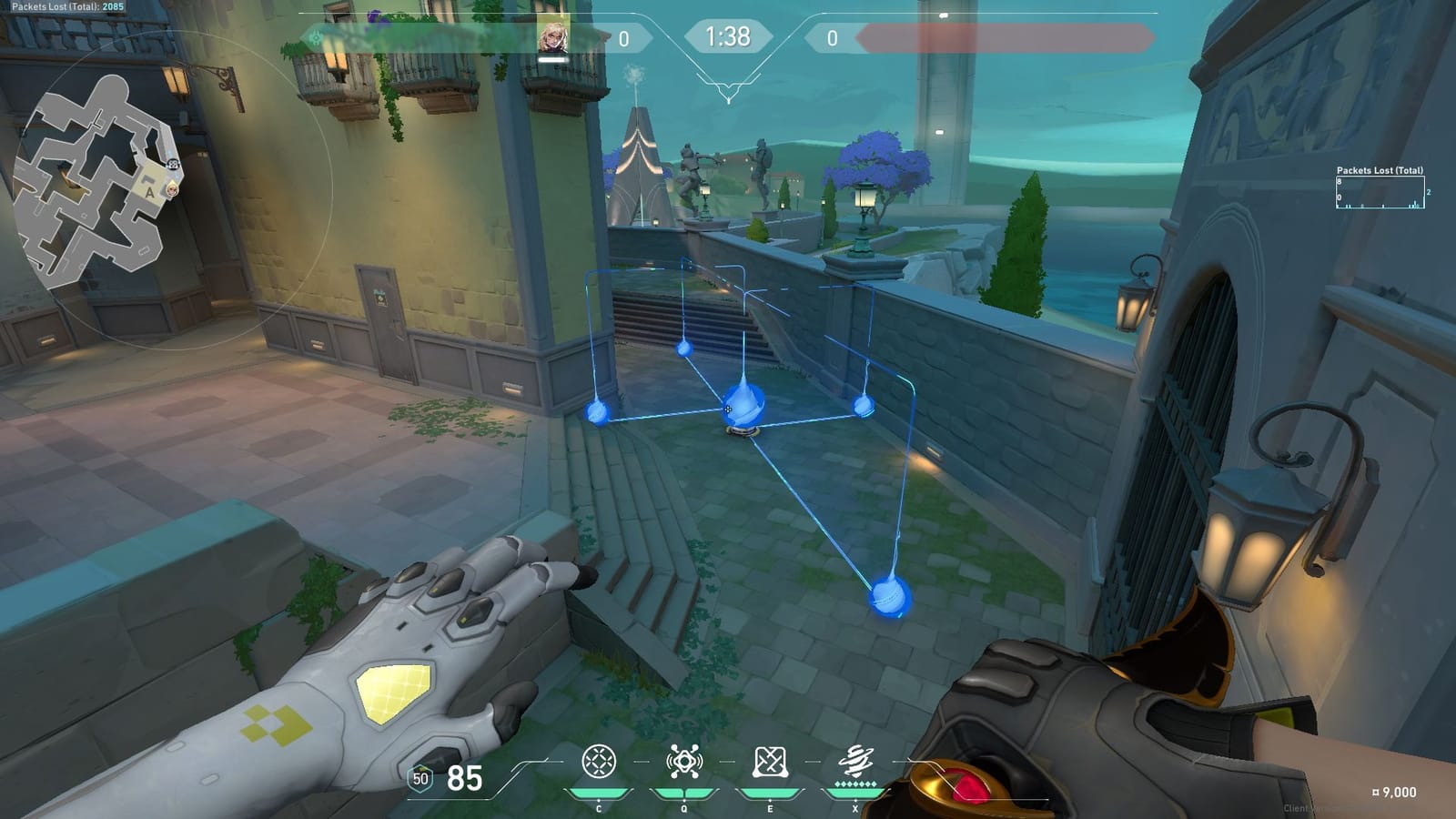The width and height of the screenshot is (1456, 819).
Task: Select the player marker on the minimap
Action: point(173,189)
